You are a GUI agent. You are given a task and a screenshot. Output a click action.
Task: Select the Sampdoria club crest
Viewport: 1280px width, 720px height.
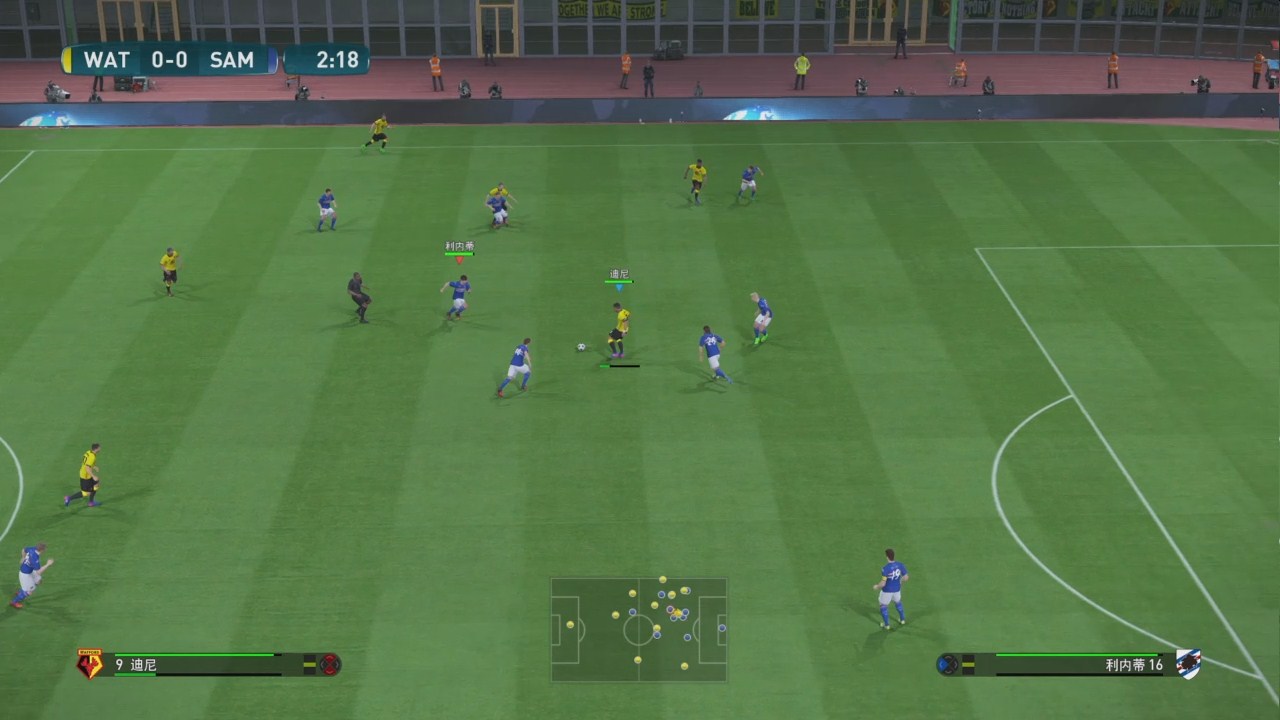pos(1188,664)
